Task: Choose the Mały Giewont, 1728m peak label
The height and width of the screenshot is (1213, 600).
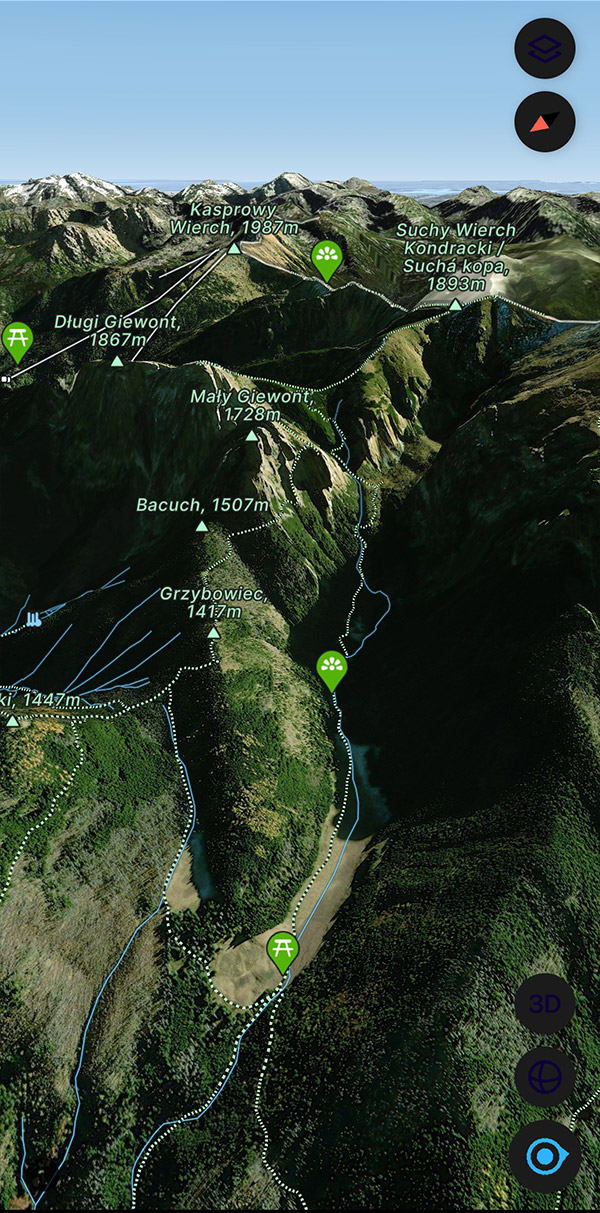Action: pyautogui.click(x=251, y=405)
